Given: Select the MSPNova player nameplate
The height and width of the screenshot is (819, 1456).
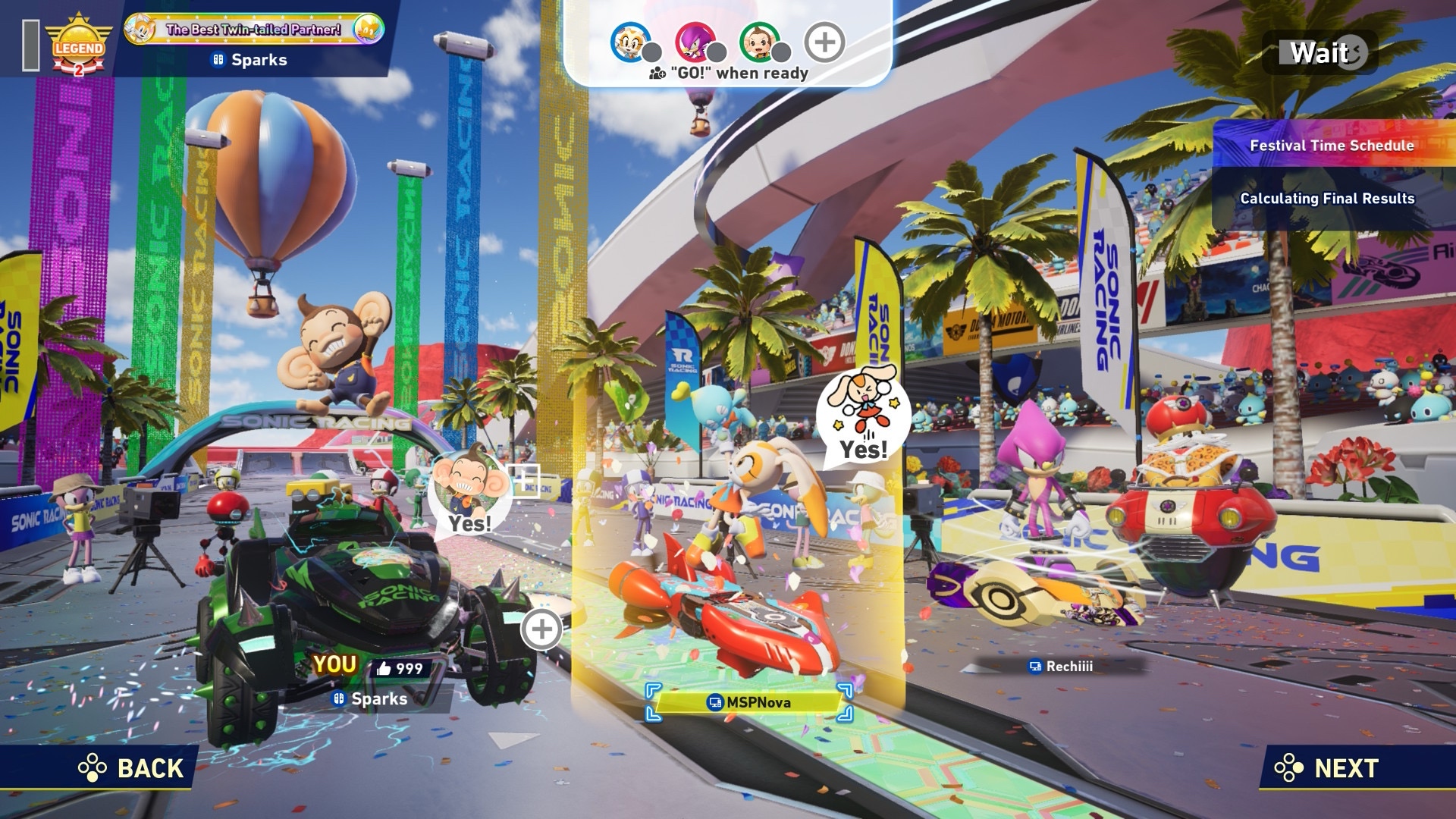Looking at the screenshot, I should click(749, 702).
